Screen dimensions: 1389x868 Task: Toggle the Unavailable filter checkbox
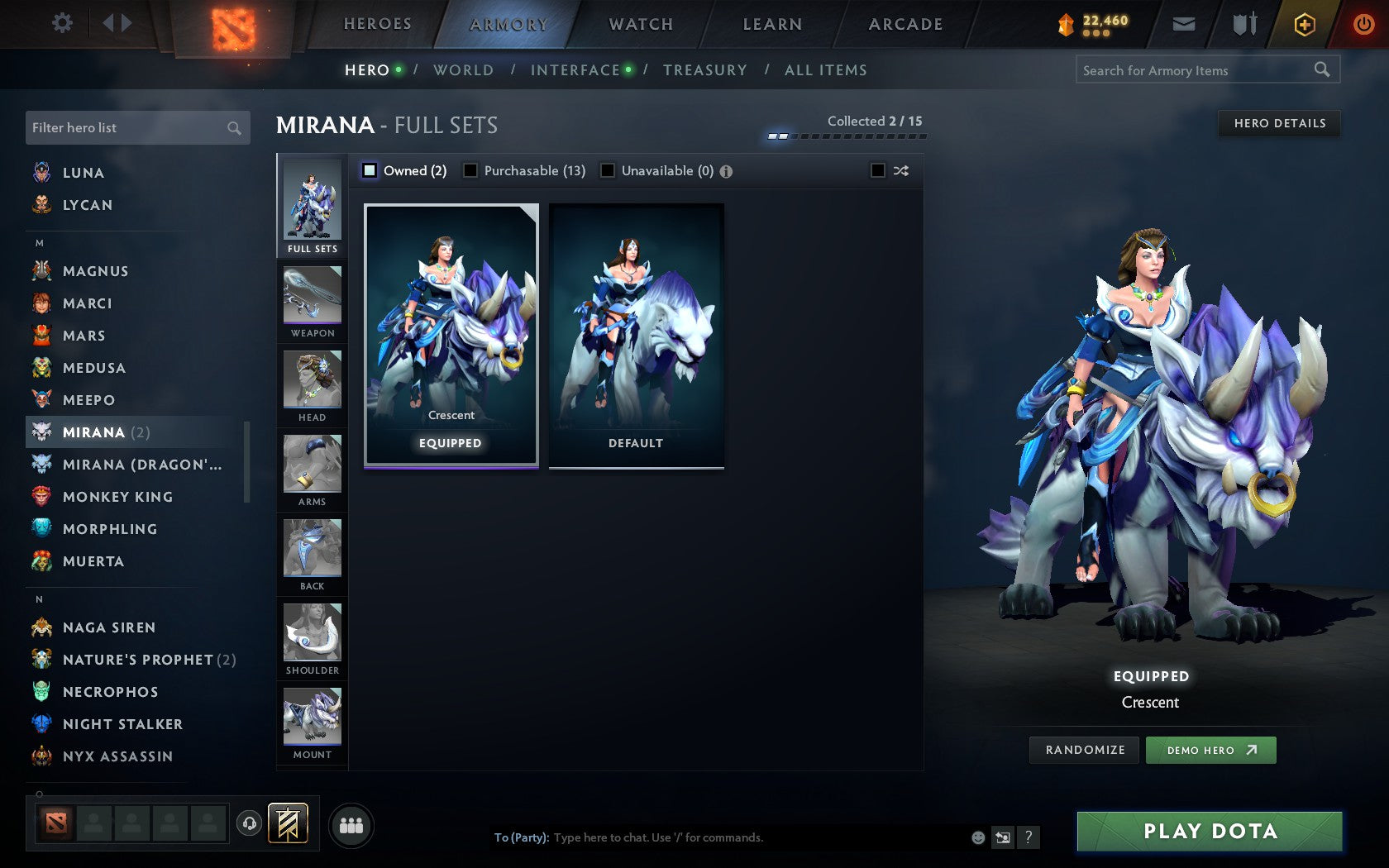(609, 170)
